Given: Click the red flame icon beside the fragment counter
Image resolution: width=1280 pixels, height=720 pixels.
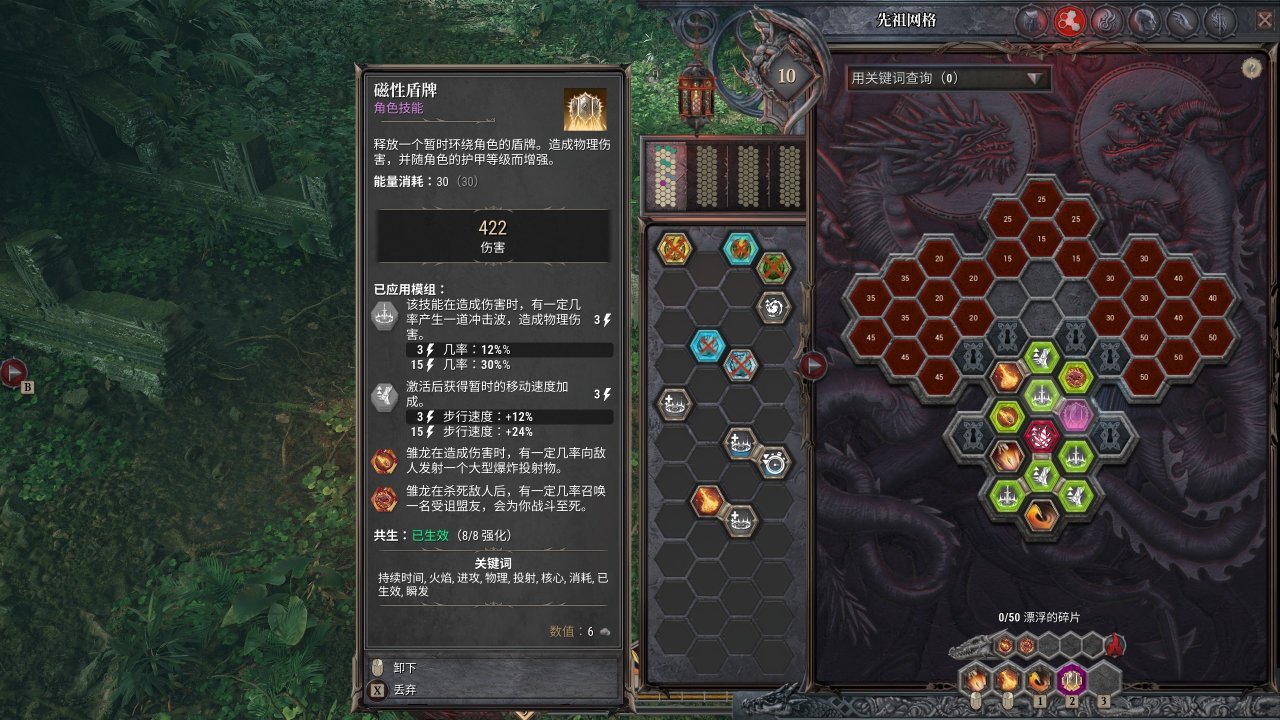Looking at the screenshot, I should click(x=1113, y=646).
